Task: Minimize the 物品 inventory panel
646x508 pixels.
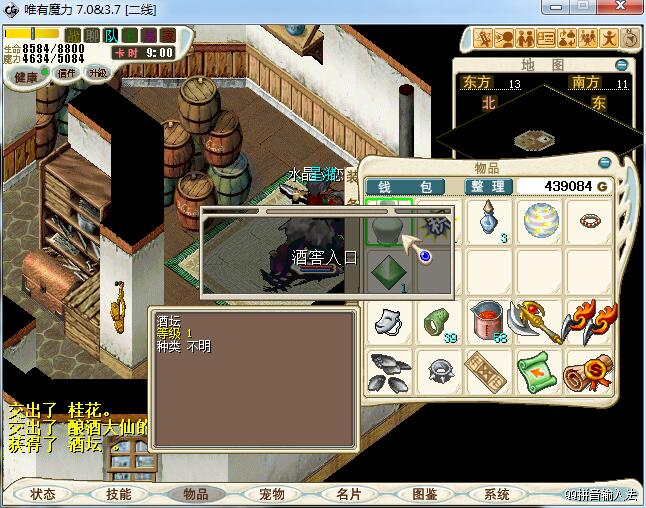Action: click(604, 163)
